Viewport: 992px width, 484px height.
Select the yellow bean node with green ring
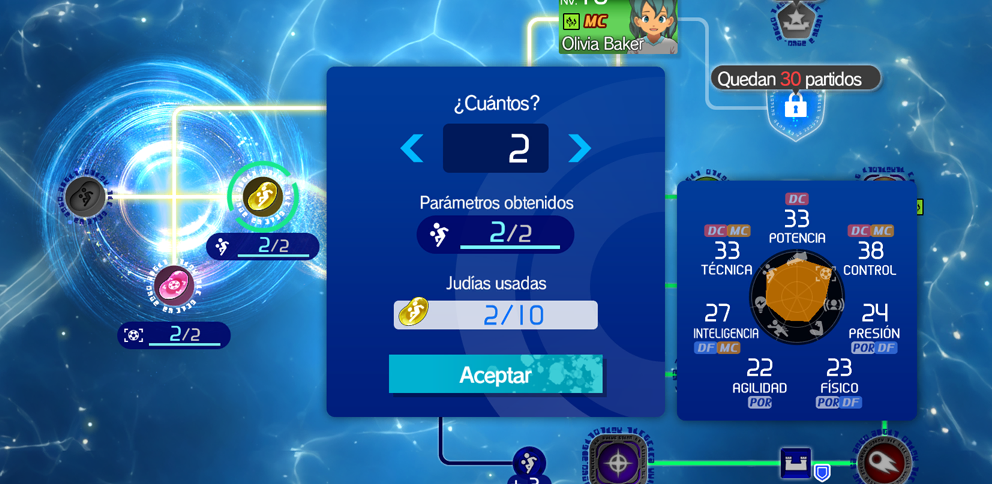262,196
